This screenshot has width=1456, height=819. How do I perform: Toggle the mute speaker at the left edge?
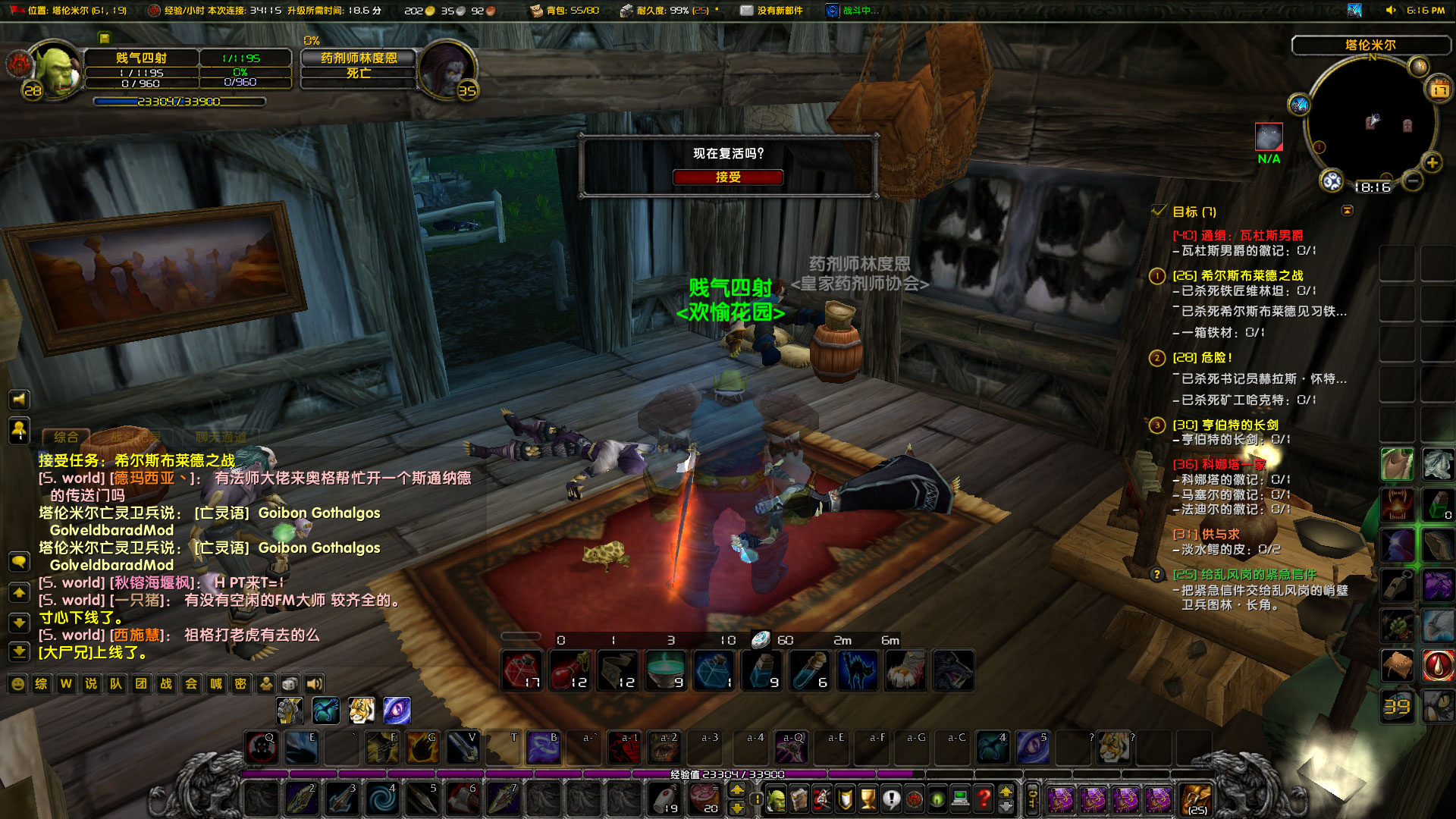click(19, 400)
